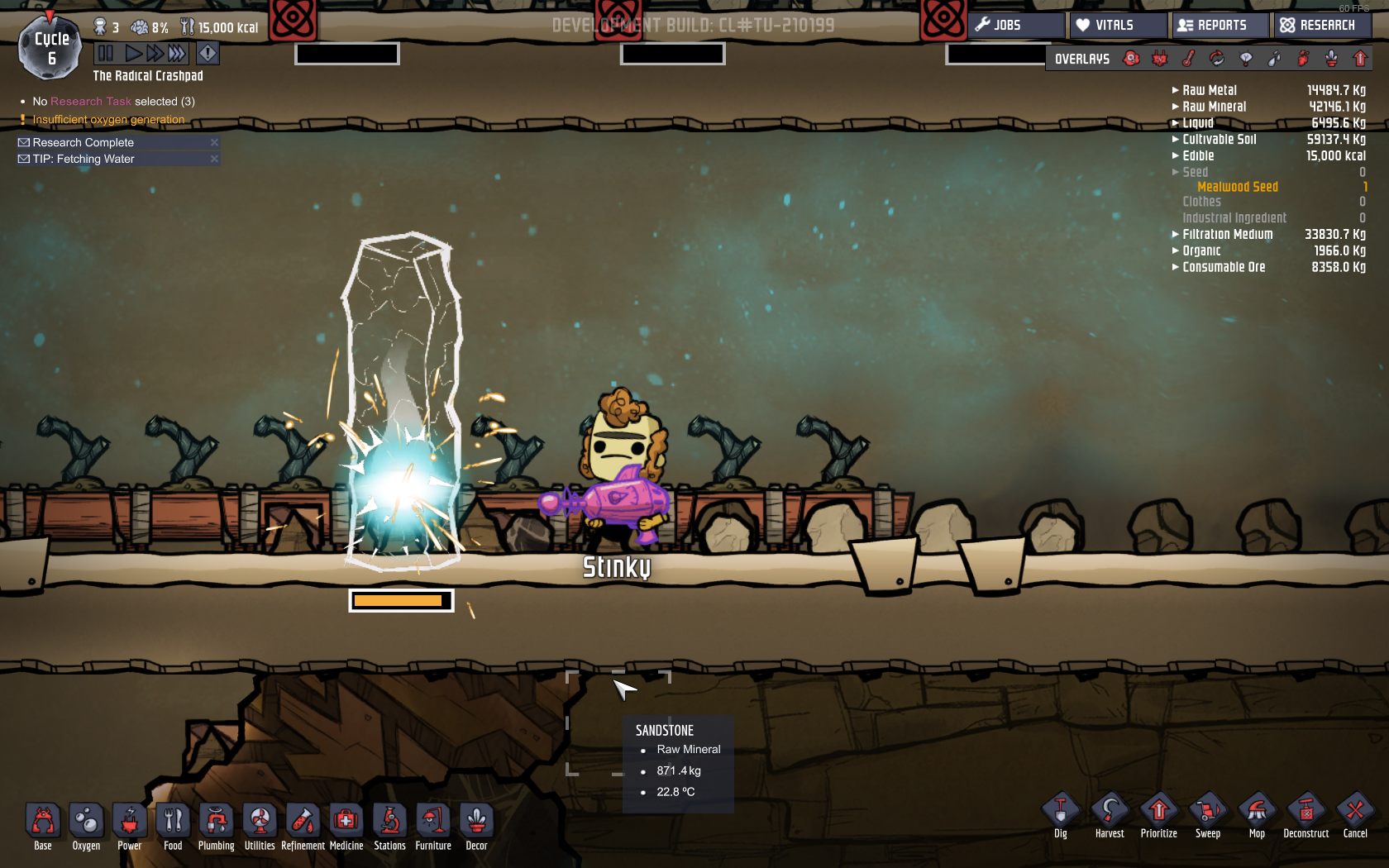This screenshot has width=1389, height=868.
Task: Choose the Plumbing build category
Action: coord(216,826)
